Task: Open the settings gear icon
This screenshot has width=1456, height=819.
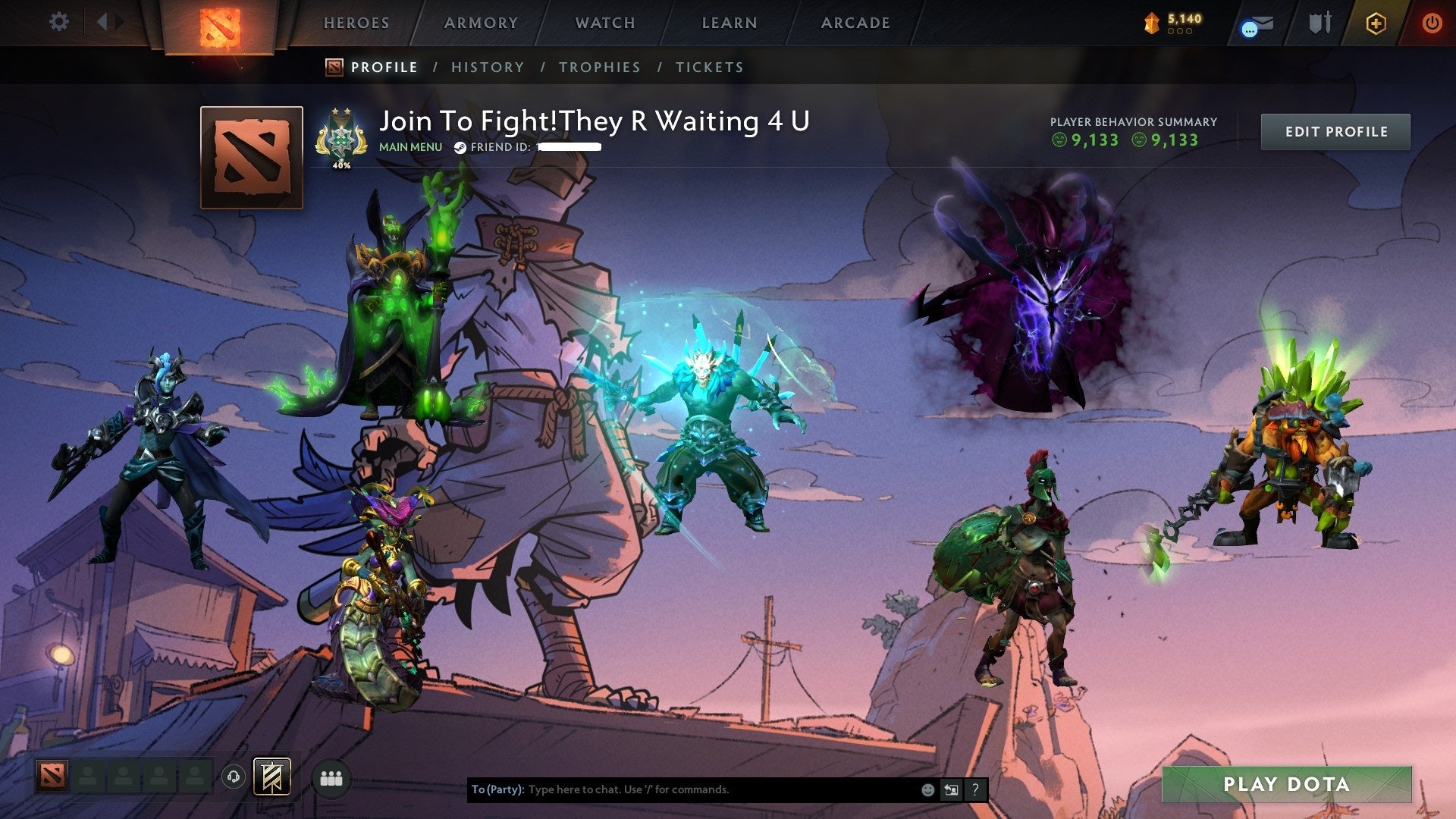Action: click(58, 21)
